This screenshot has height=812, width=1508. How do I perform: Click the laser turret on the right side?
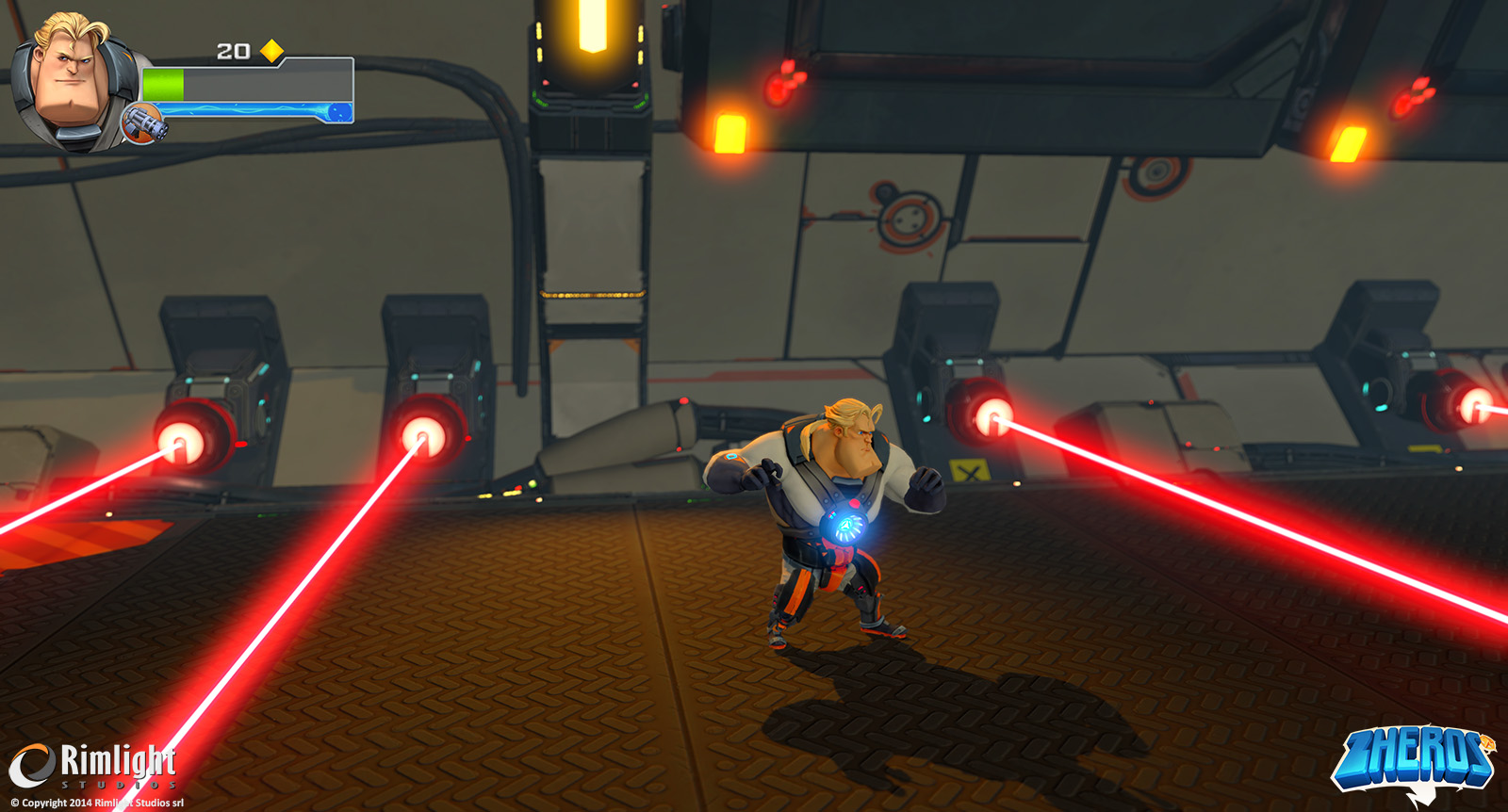995,416
